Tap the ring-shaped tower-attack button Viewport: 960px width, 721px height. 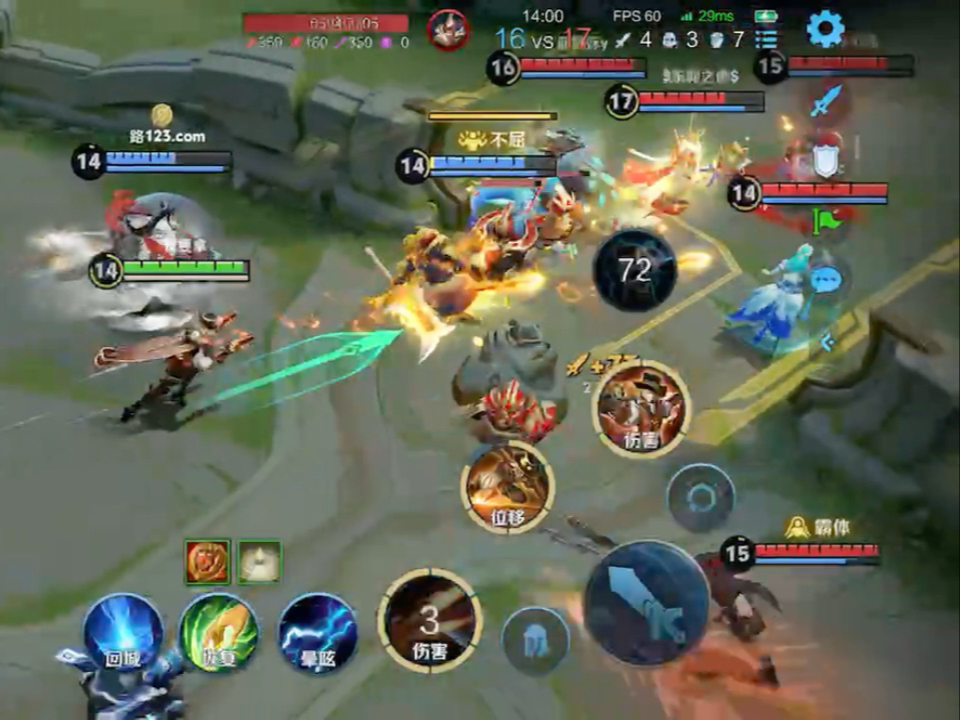pyautogui.click(x=701, y=498)
